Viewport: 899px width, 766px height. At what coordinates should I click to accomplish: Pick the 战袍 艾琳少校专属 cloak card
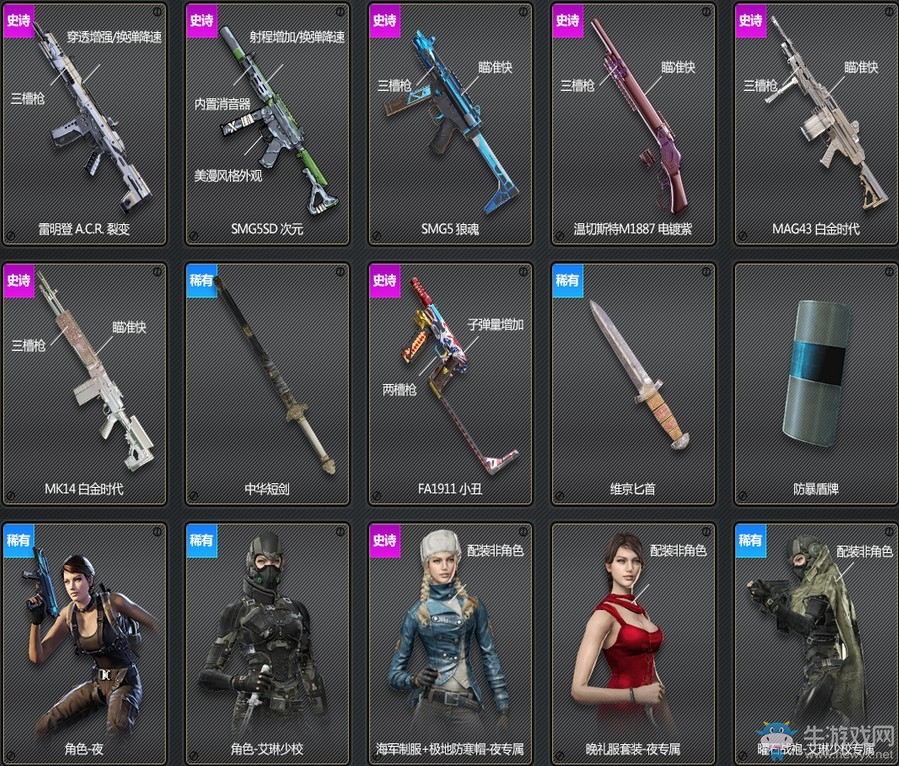click(816, 642)
